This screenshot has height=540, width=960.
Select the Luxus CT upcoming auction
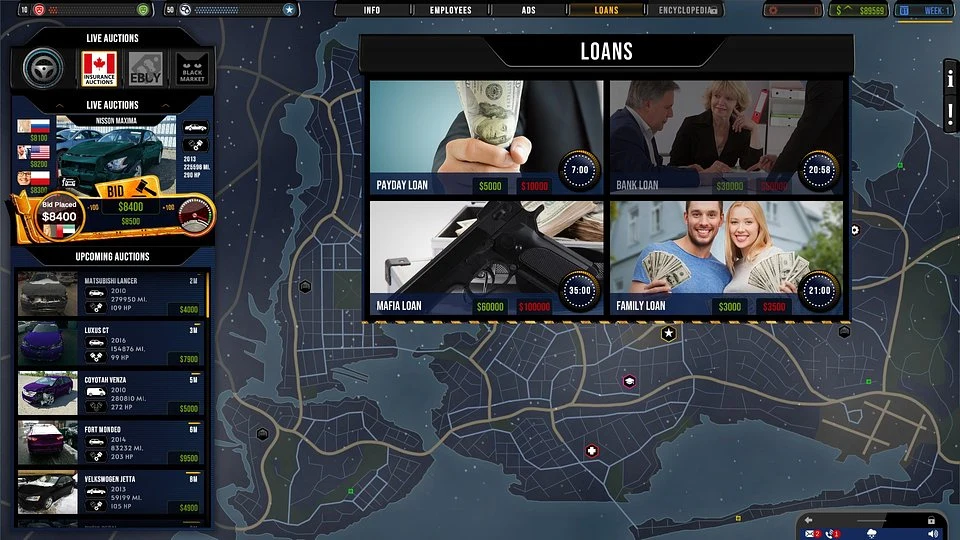tap(110, 343)
